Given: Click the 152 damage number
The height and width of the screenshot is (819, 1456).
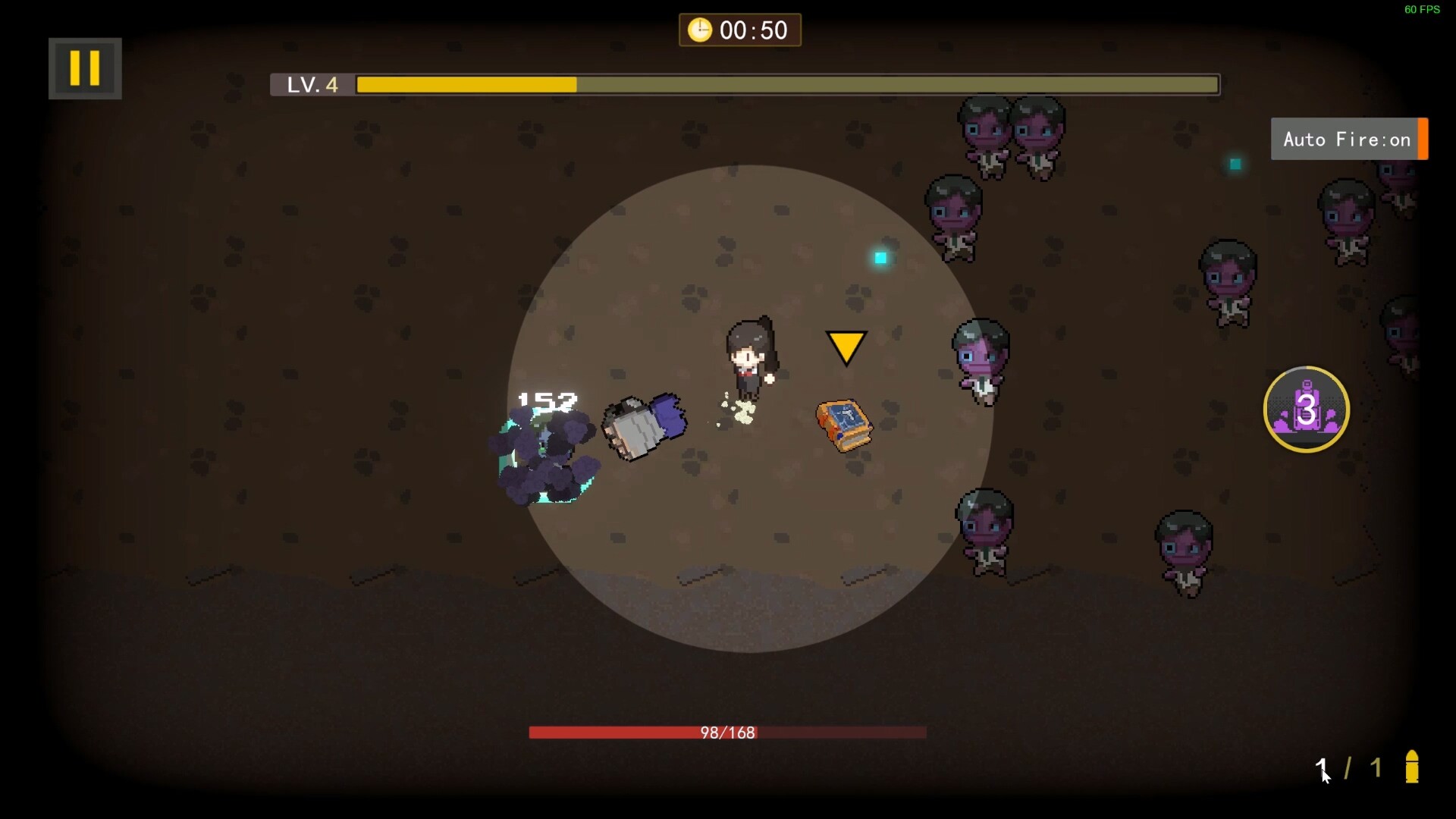Looking at the screenshot, I should coord(546,402).
